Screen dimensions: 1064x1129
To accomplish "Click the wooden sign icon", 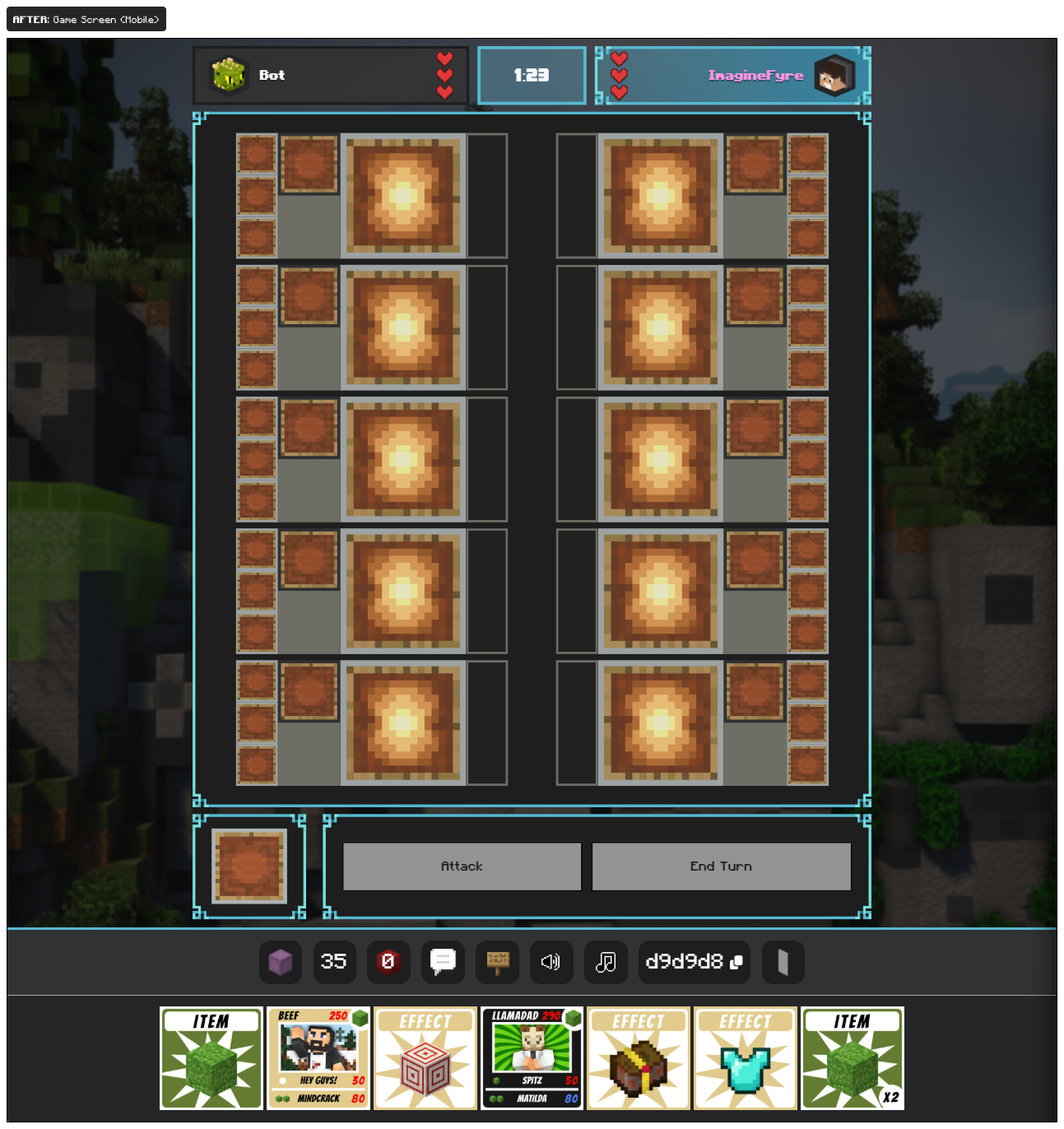I will click(497, 962).
